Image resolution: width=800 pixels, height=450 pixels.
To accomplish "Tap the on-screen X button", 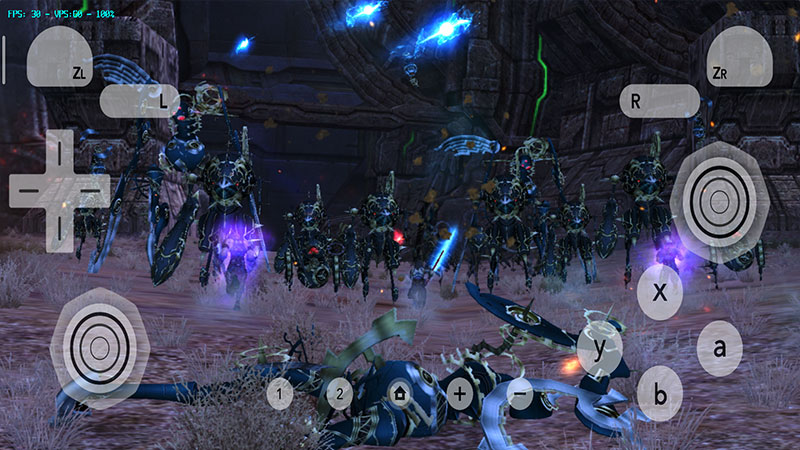I will 660,292.
